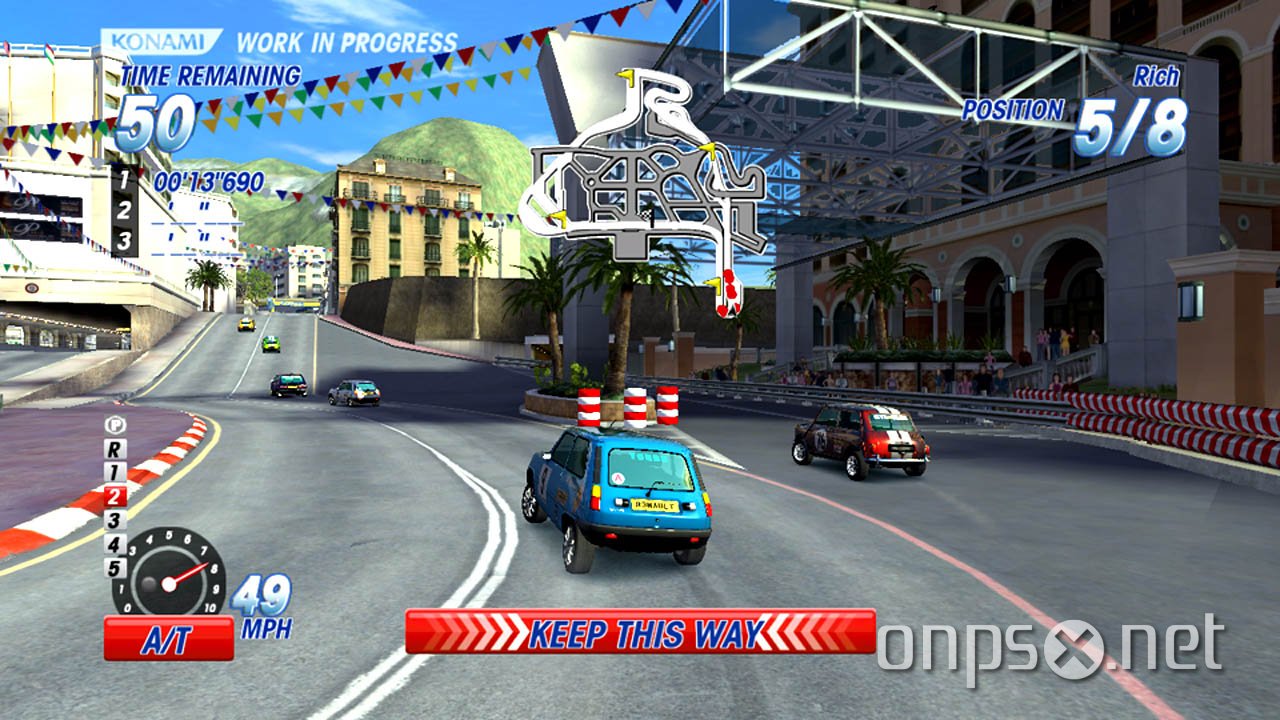Screen dimensions: 1280x720
Task: Click the finish line marker on minimap
Action: point(645,213)
